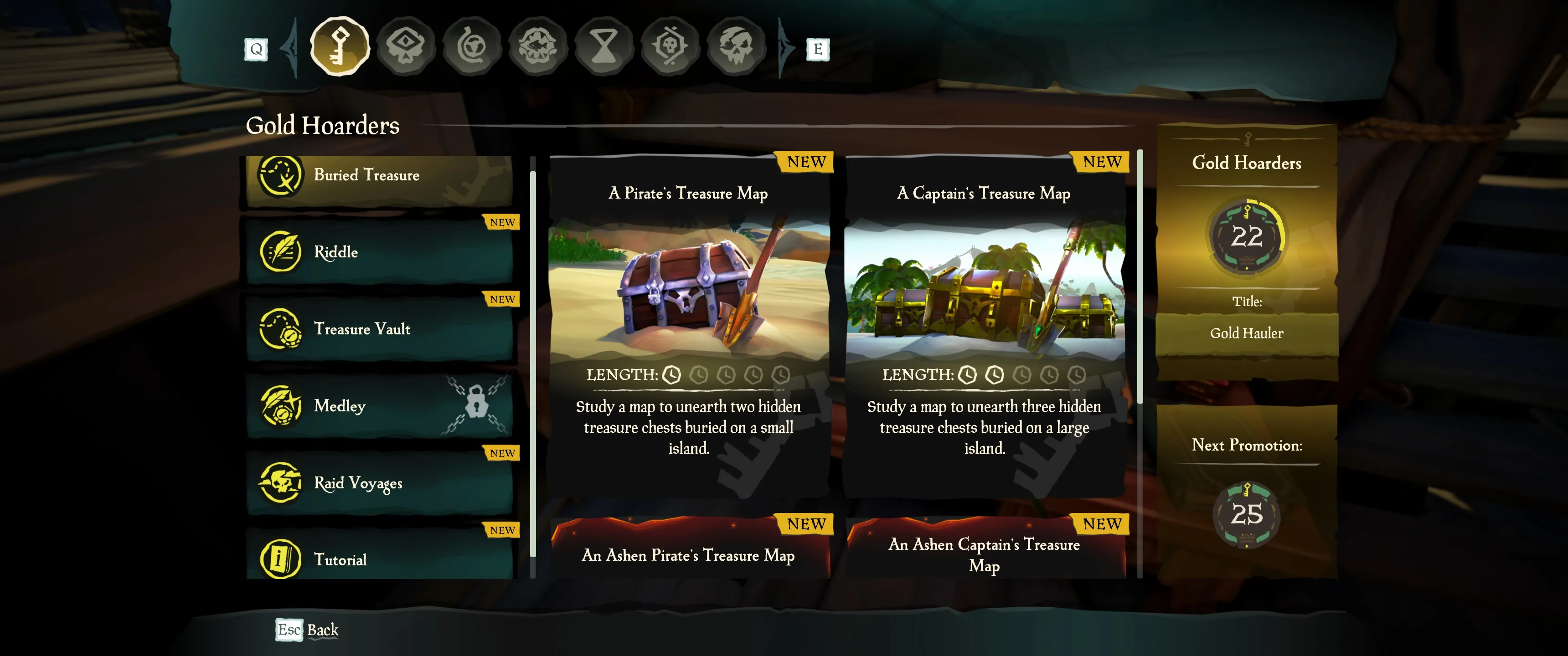Click the Raid Voyages skull icon
Screen dimensions: 1568x656
(281, 482)
